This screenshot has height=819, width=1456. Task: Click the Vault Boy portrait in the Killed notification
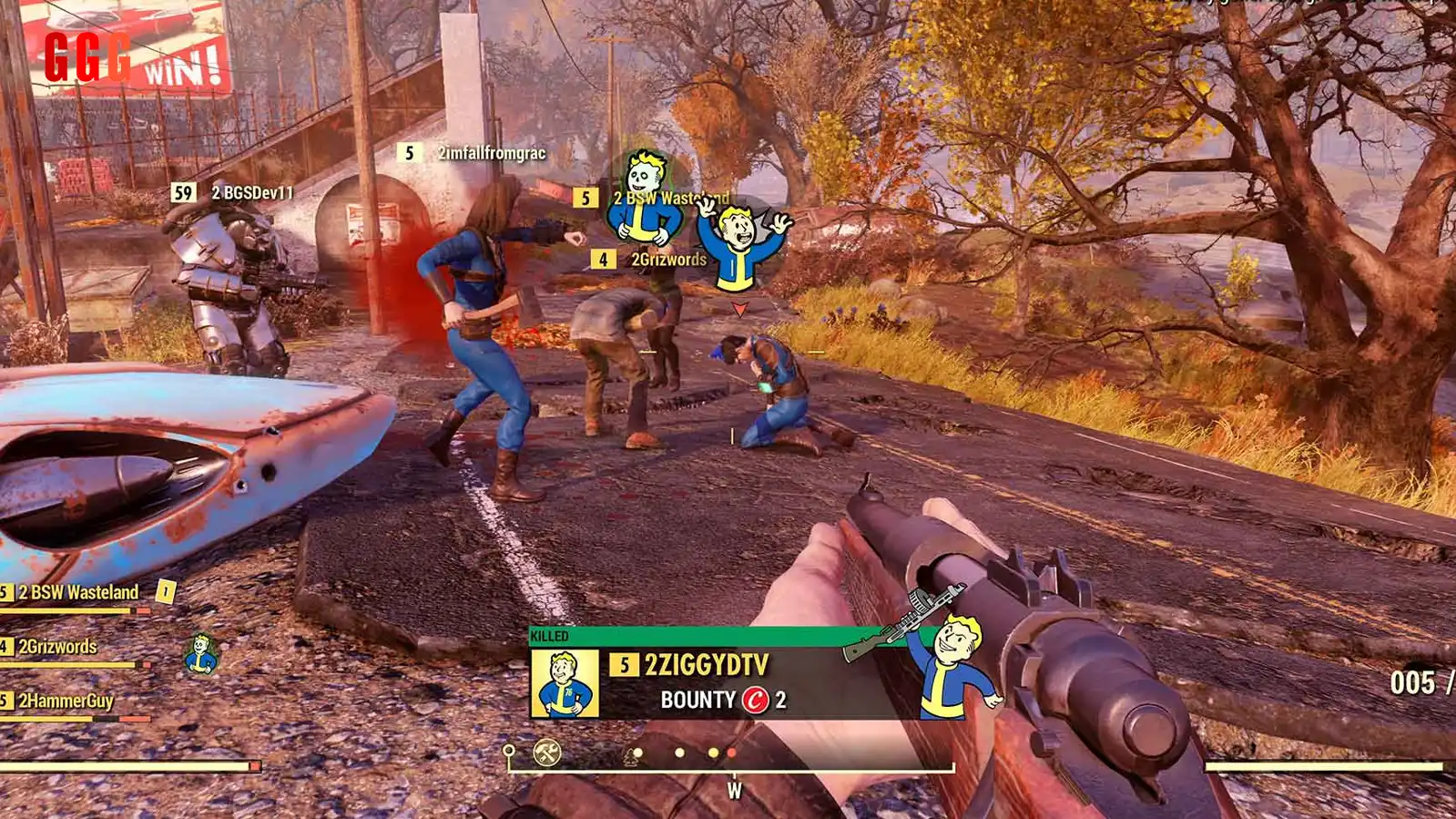(x=565, y=683)
